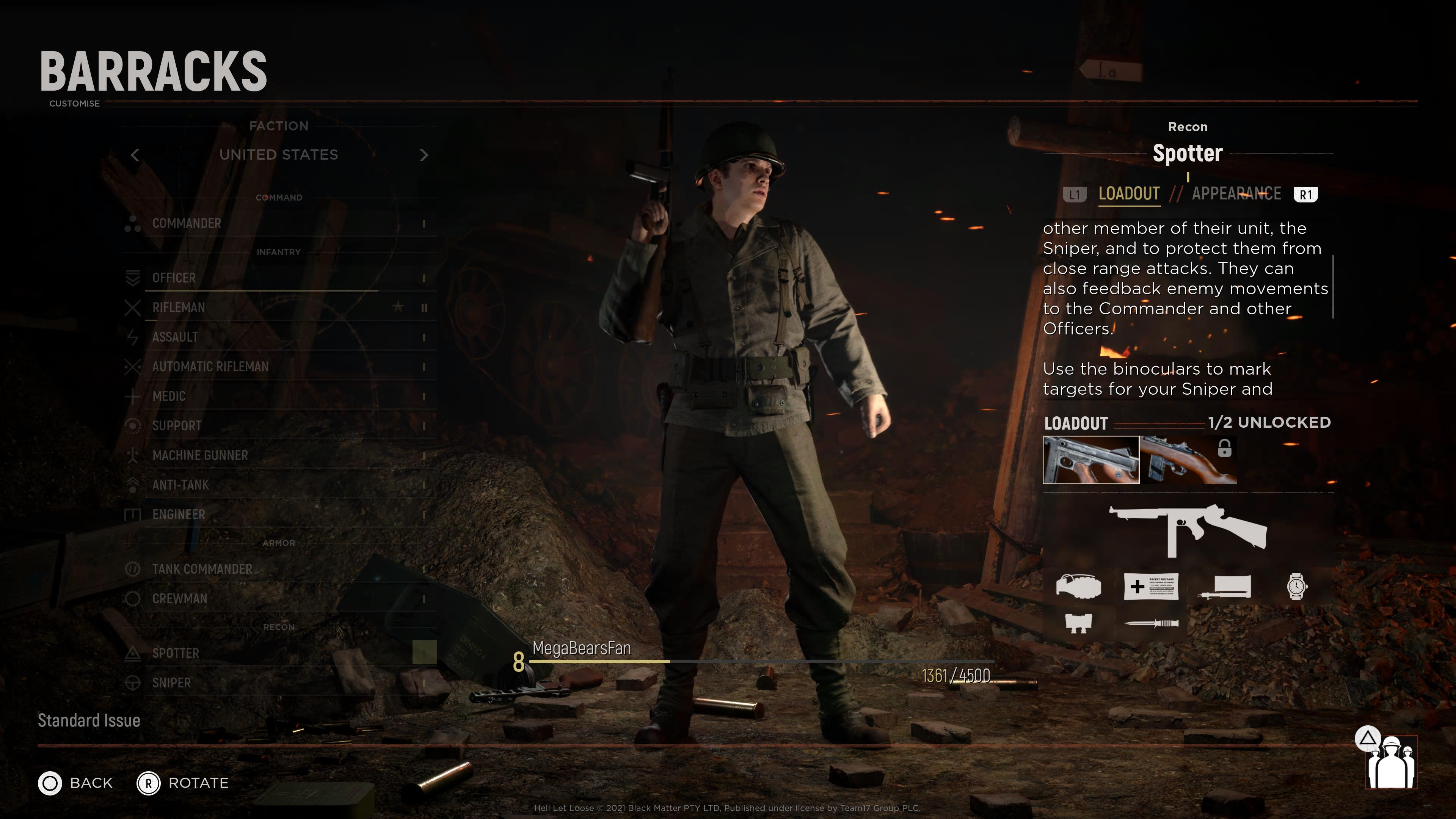Viewport: 1456px width, 819px height.
Task: Select the Thompson loadout thumbnail
Action: point(1090,460)
